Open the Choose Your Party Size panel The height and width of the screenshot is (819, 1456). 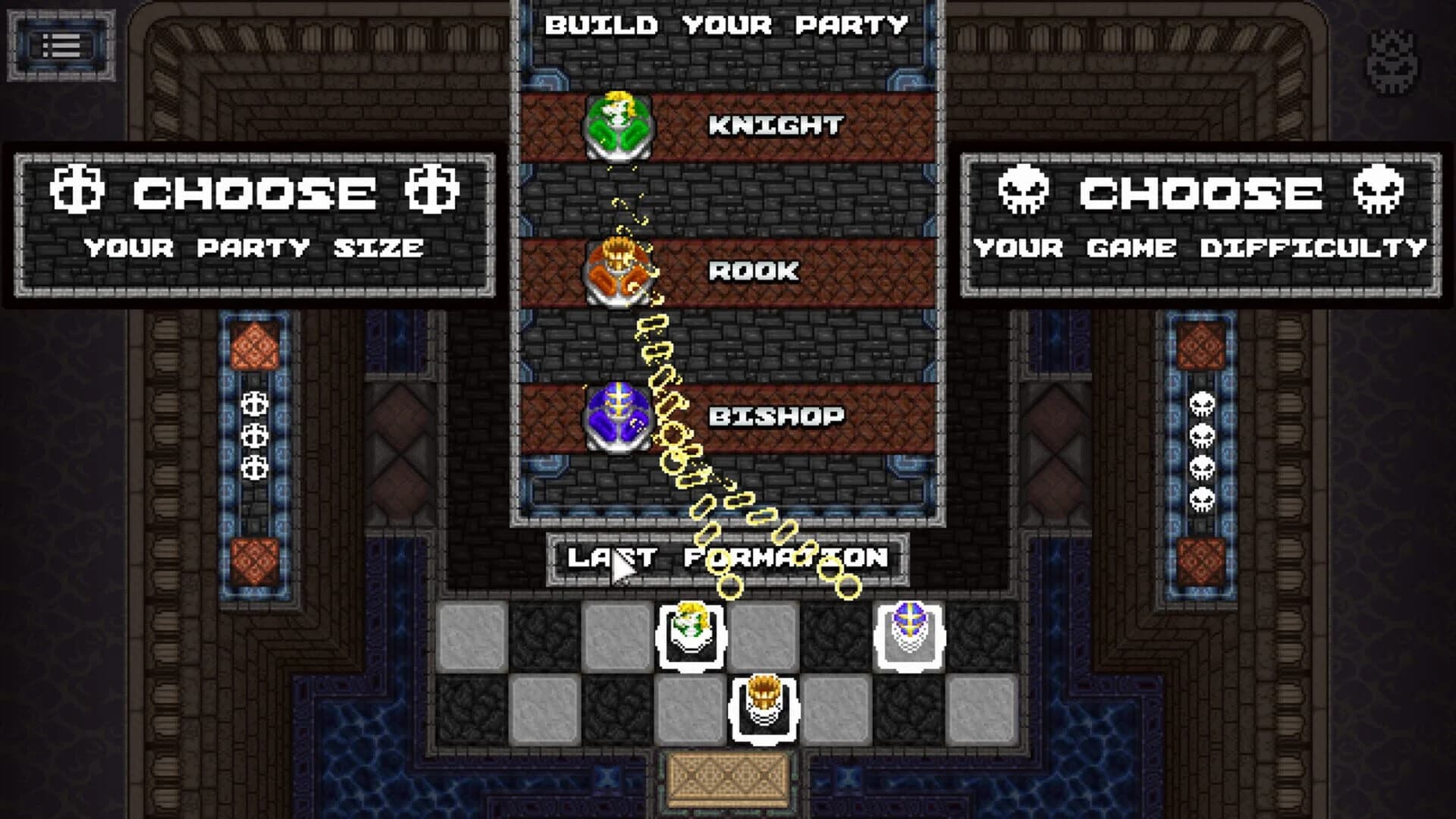(250, 227)
